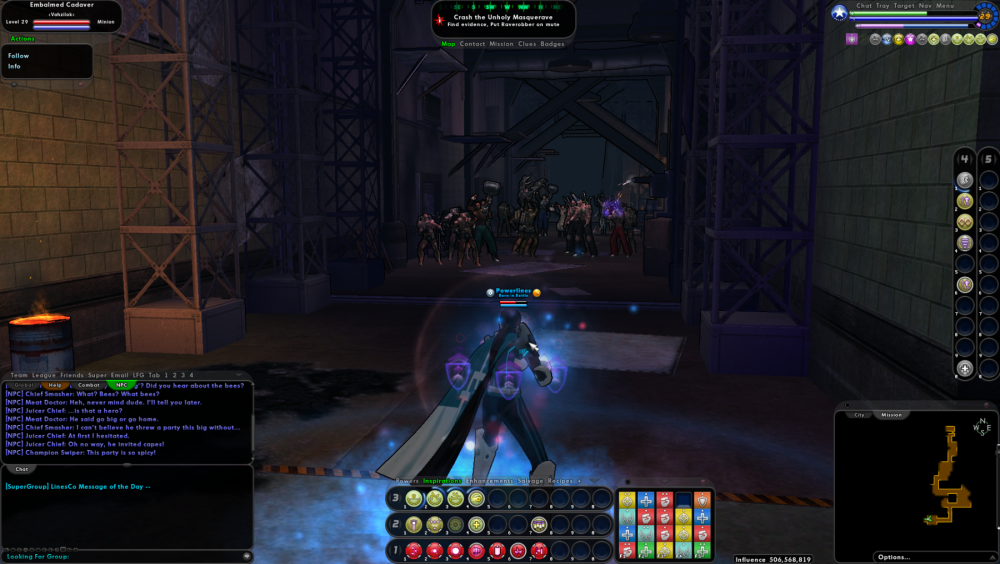Viewport: 1000px width, 564px height.
Task: Activate the first red power in tray 1
Action: point(413,550)
